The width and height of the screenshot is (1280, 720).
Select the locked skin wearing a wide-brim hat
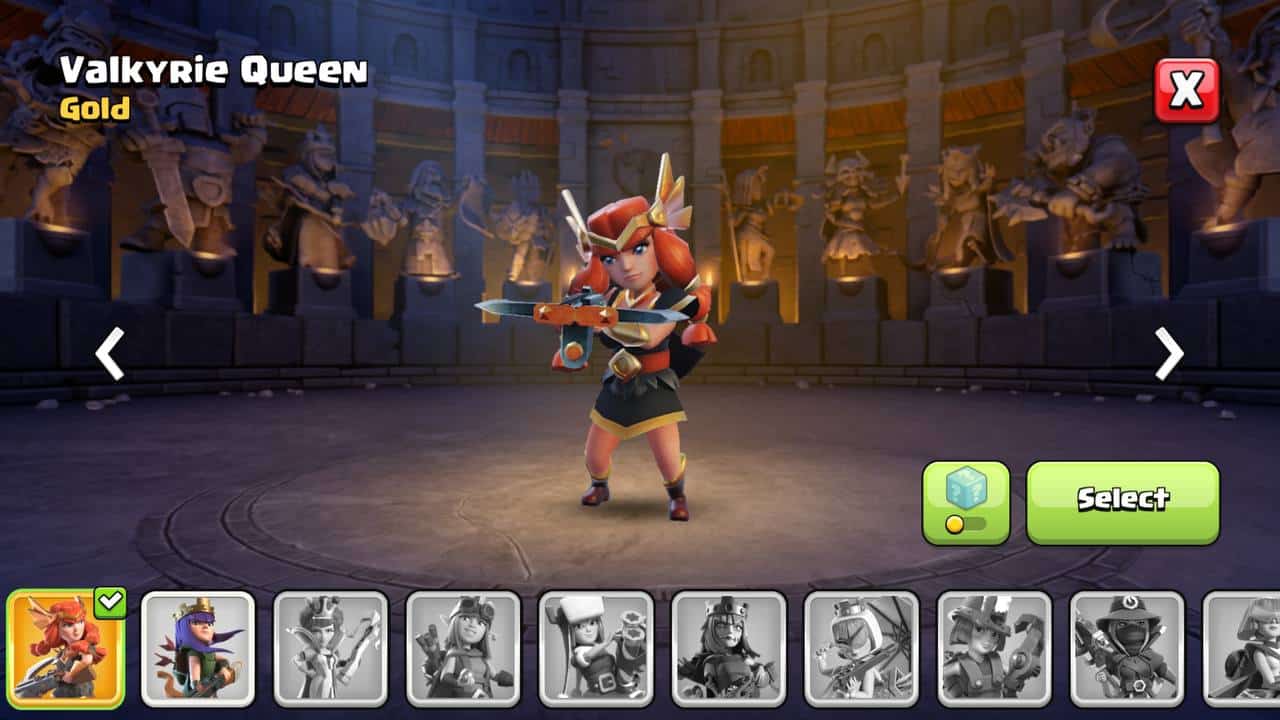click(1127, 649)
